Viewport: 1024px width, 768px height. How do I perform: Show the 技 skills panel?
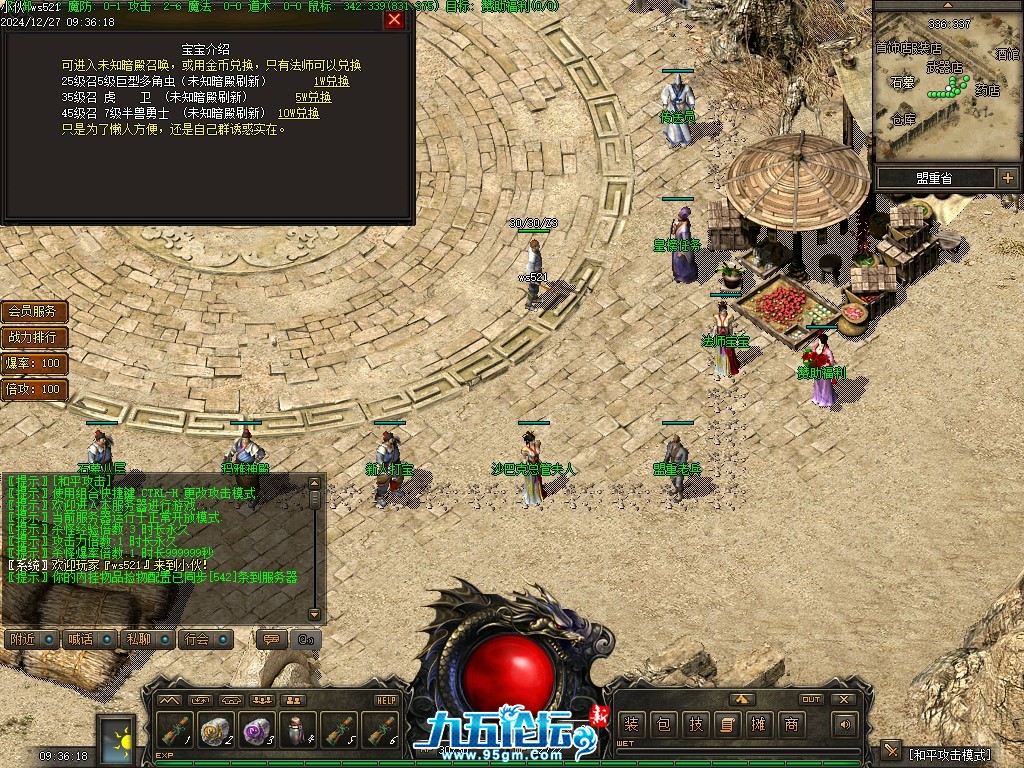[696, 725]
